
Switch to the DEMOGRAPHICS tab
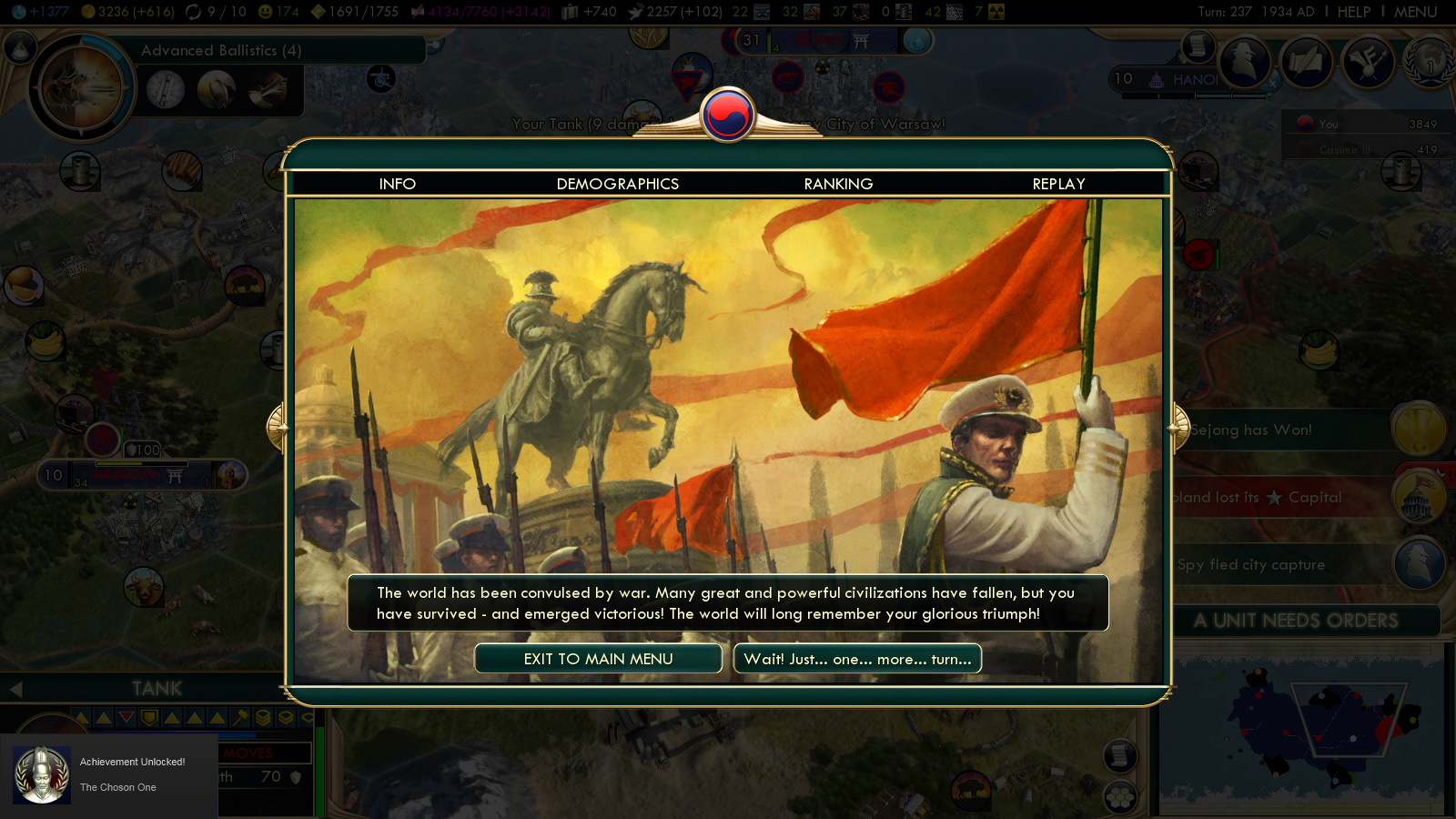click(x=616, y=184)
